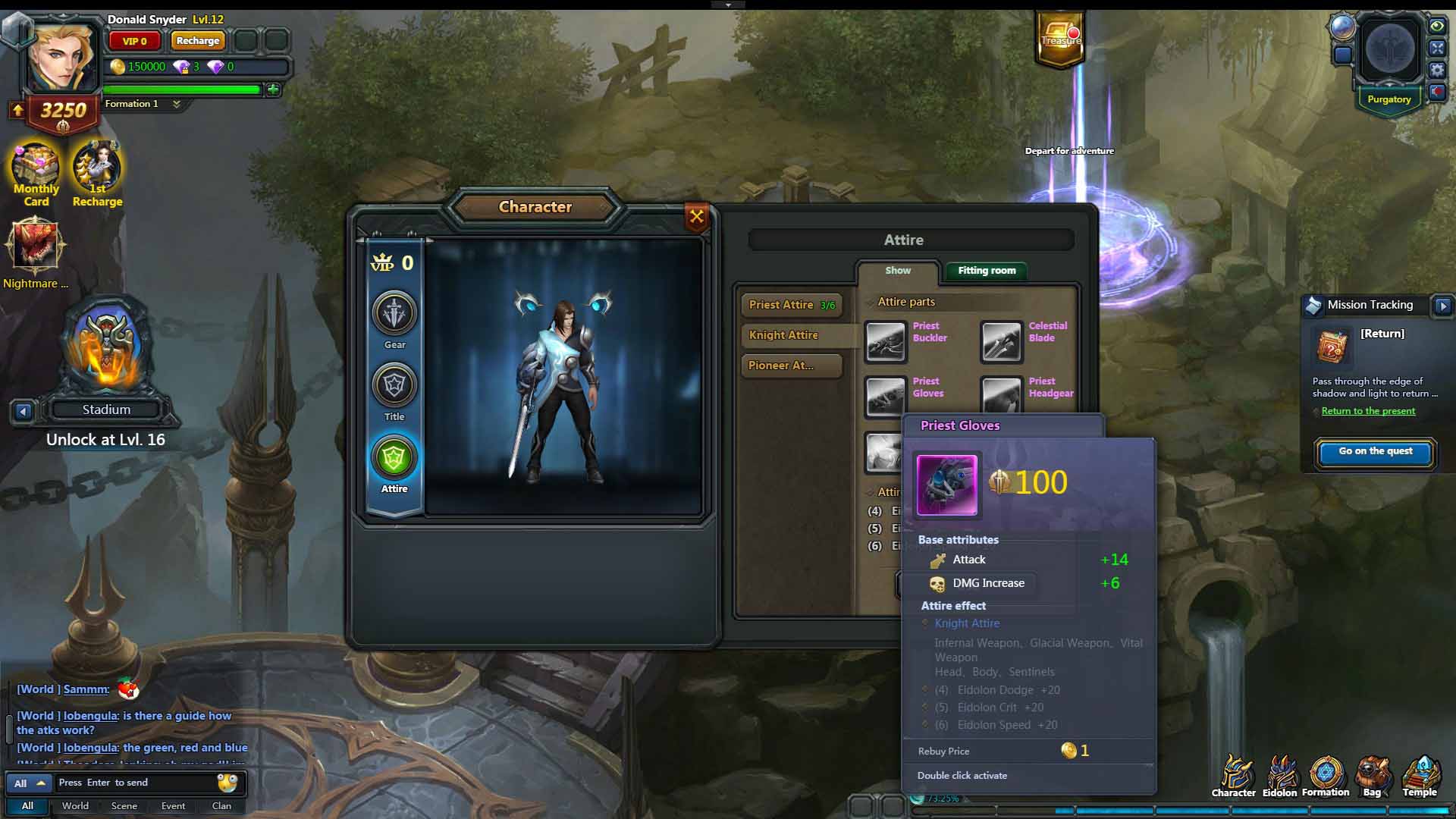Image resolution: width=1456 pixels, height=819 pixels.
Task: Switch to the Show tab
Action: [x=898, y=271]
